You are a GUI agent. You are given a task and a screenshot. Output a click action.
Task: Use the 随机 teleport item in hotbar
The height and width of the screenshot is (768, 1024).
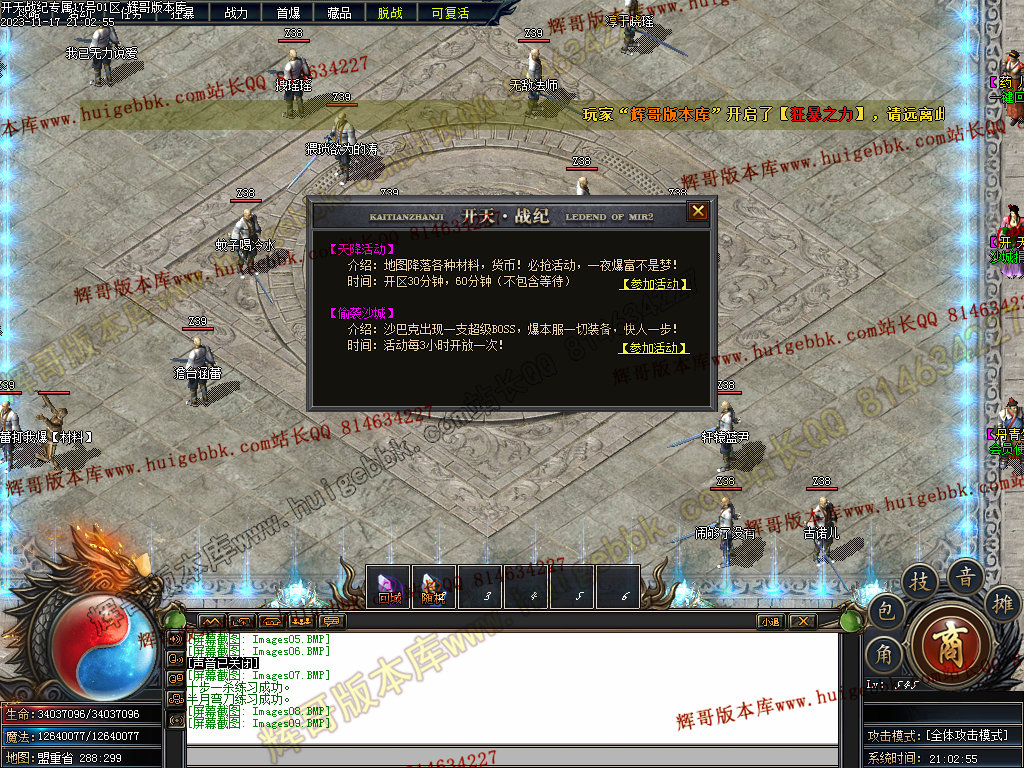433,587
